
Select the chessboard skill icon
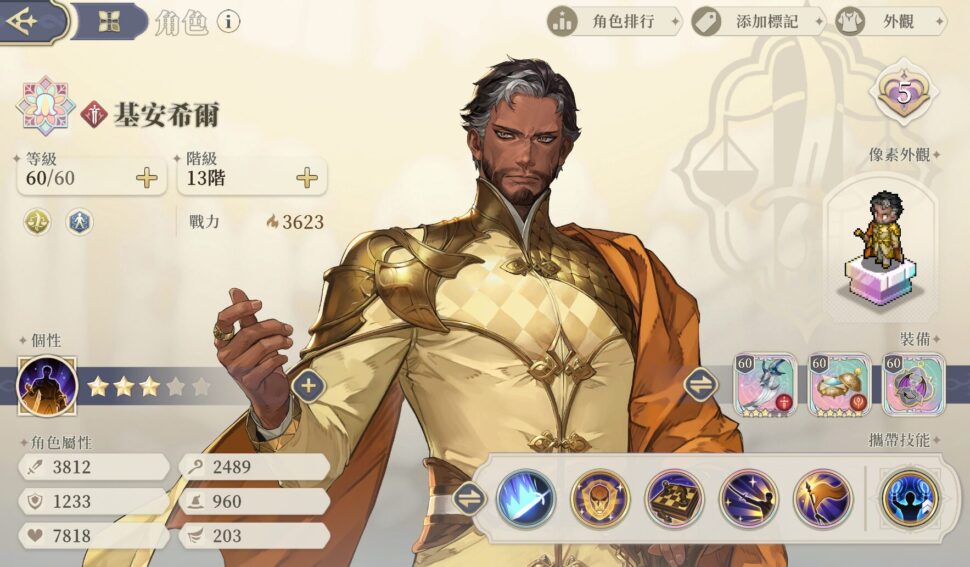click(x=674, y=498)
